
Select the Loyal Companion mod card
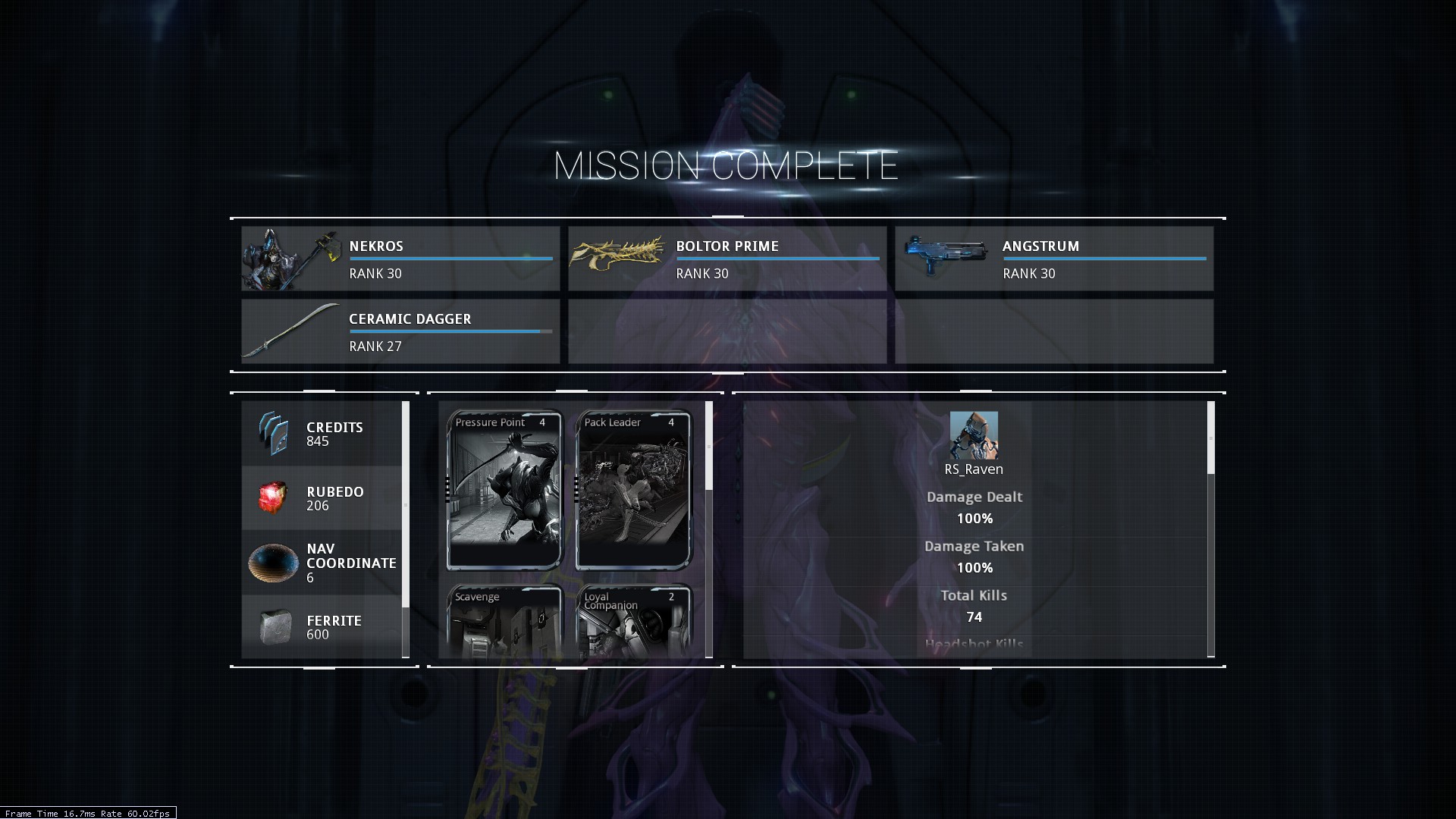point(634,622)
